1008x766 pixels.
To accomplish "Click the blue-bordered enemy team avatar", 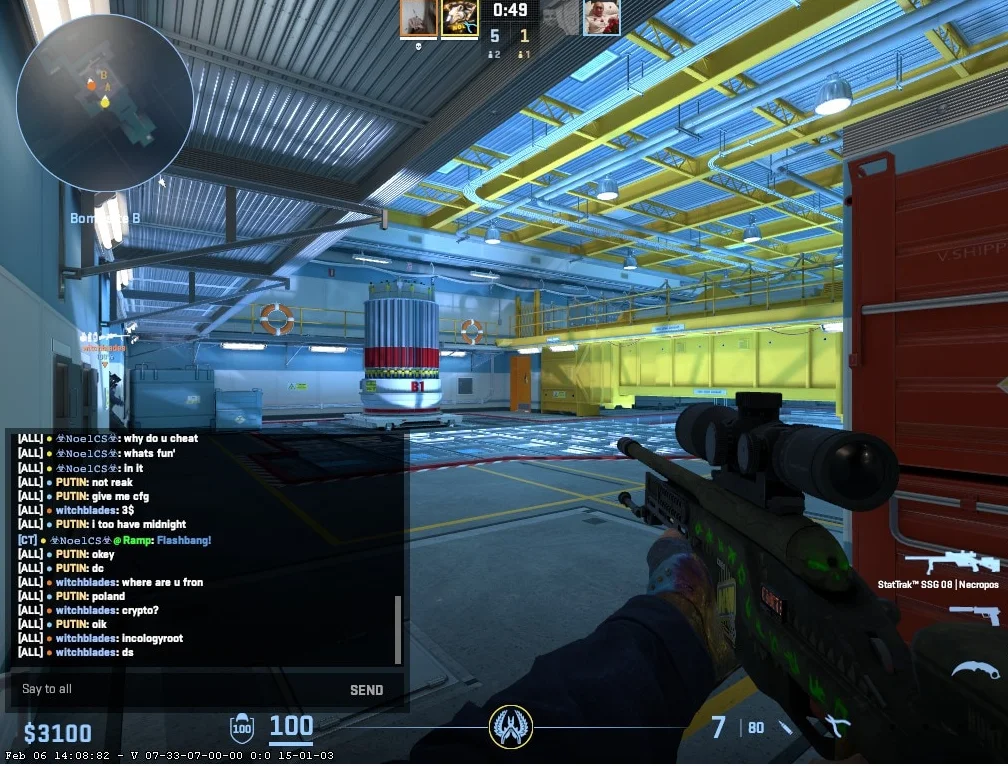I will point(601,17).
